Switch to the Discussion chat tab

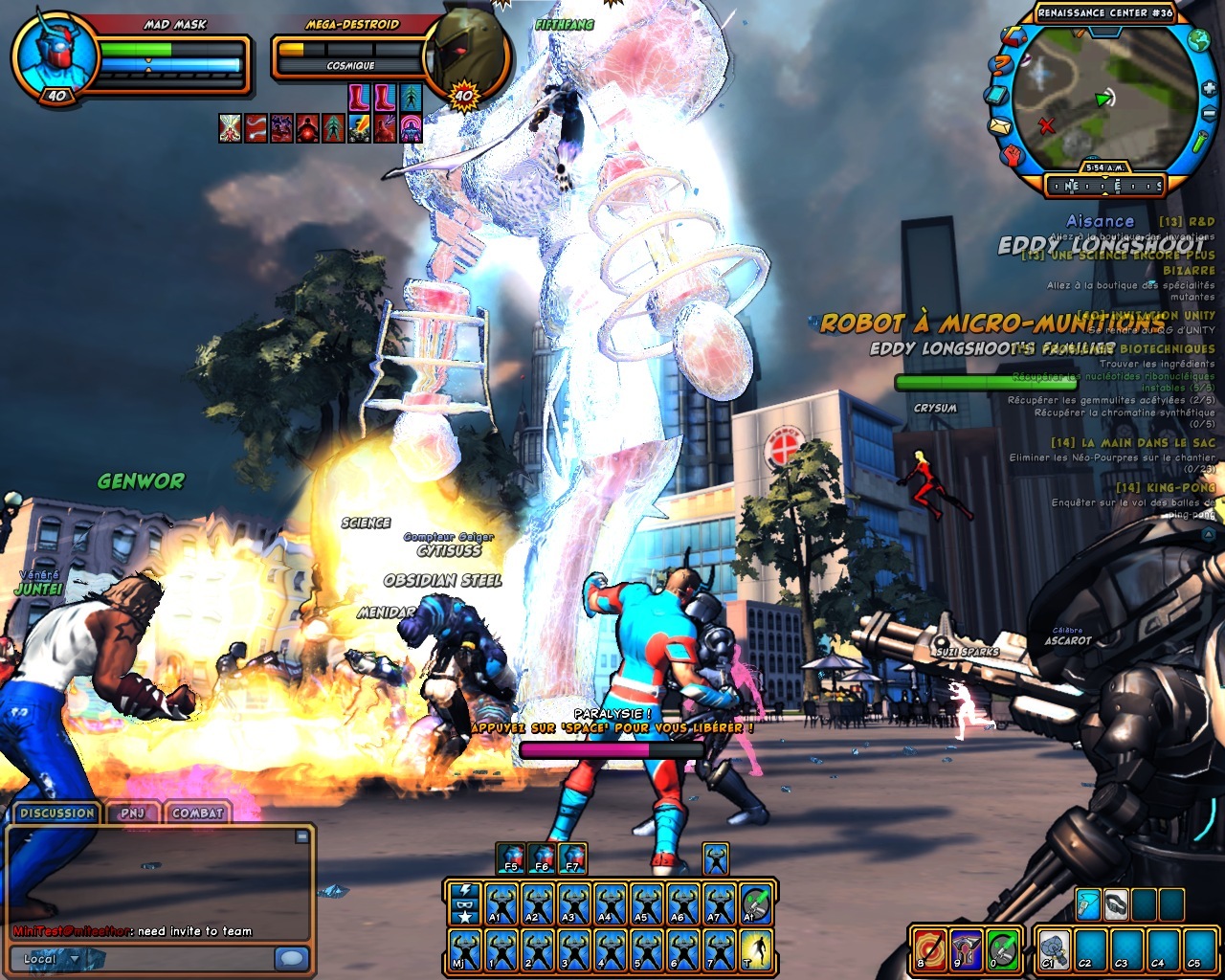click(x=57, y=813)
